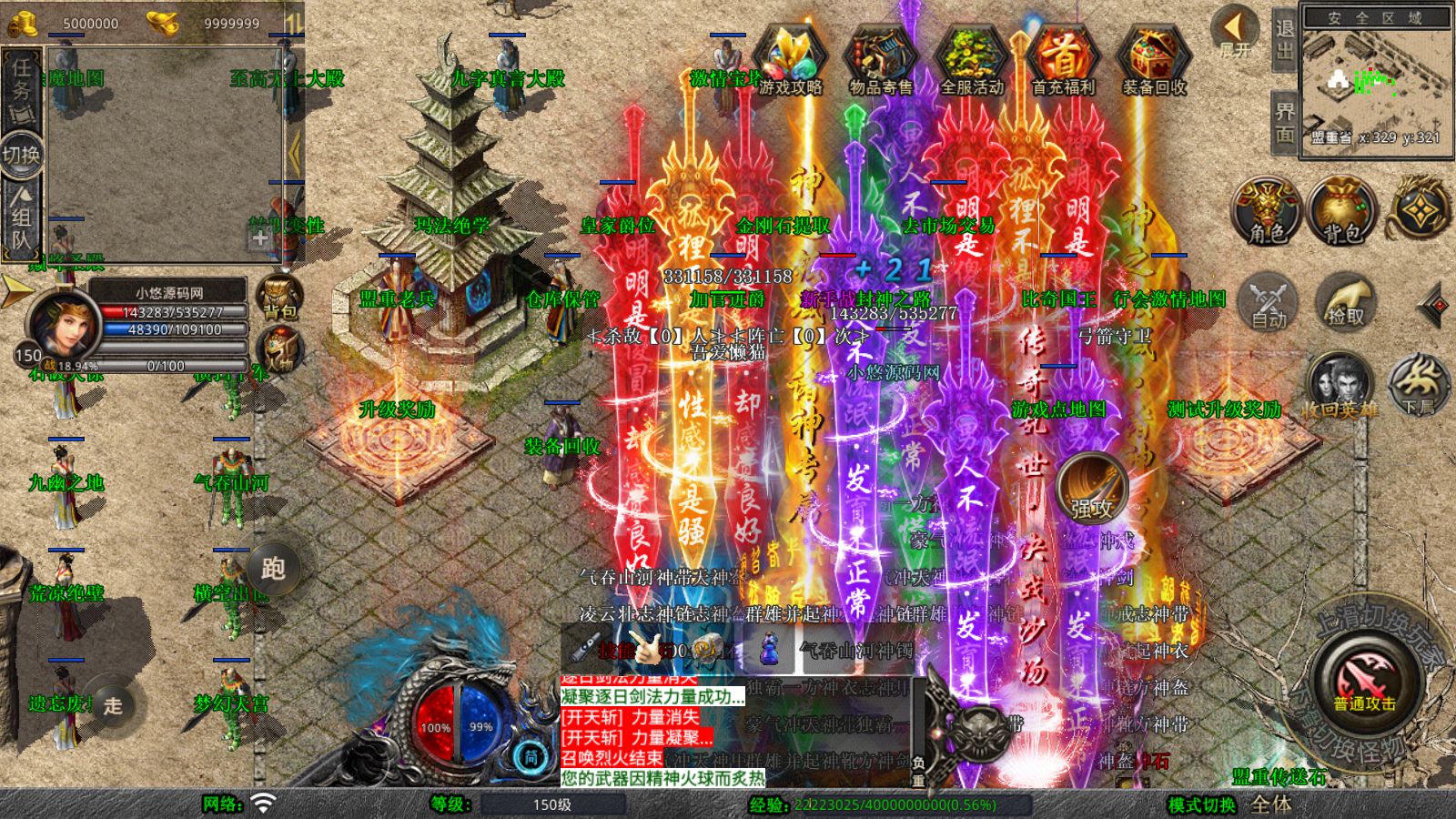Open the 角色 character panel

click(x=1267, y=211)
